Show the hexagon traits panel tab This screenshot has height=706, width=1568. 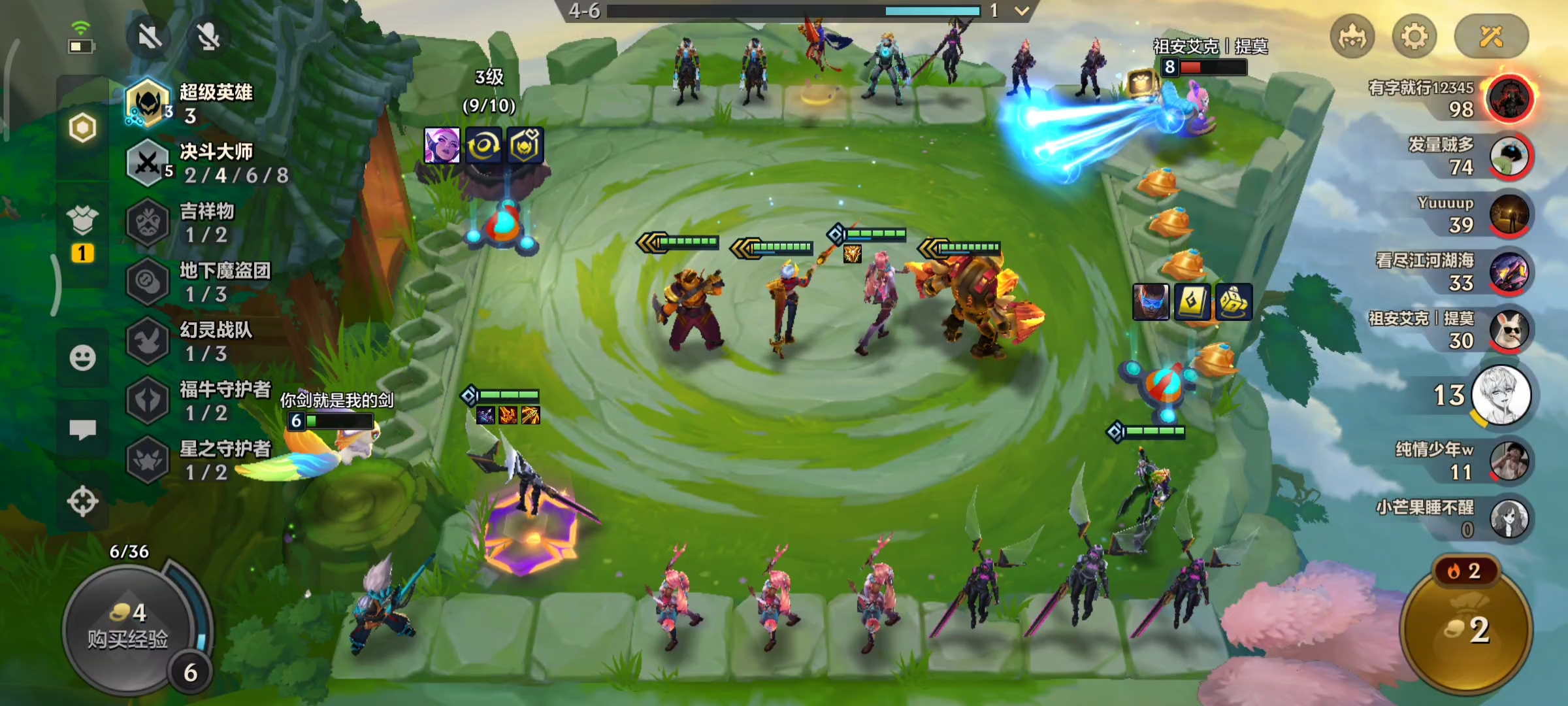point(82,127)
